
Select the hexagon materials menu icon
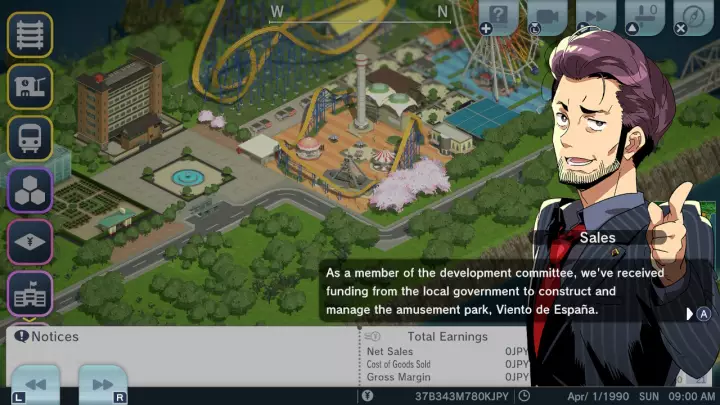30,189
